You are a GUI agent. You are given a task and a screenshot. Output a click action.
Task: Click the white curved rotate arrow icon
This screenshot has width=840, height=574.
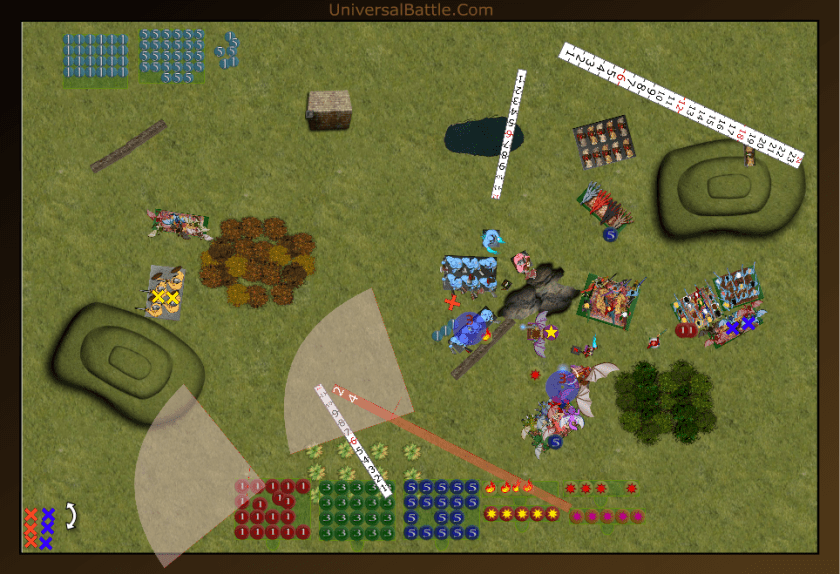71,516
